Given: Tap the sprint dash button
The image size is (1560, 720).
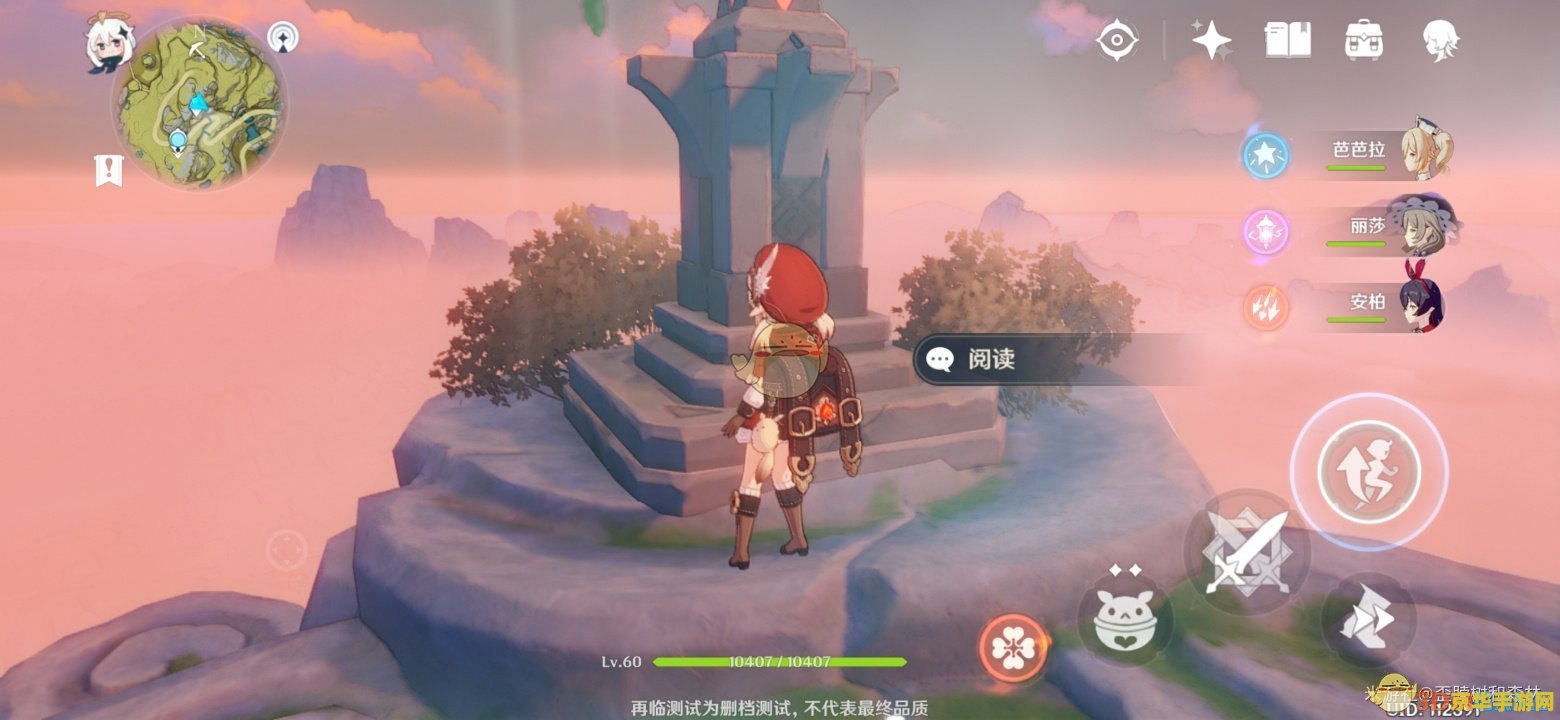Looking at the screenshot, I should click(x=1366, y=620).
